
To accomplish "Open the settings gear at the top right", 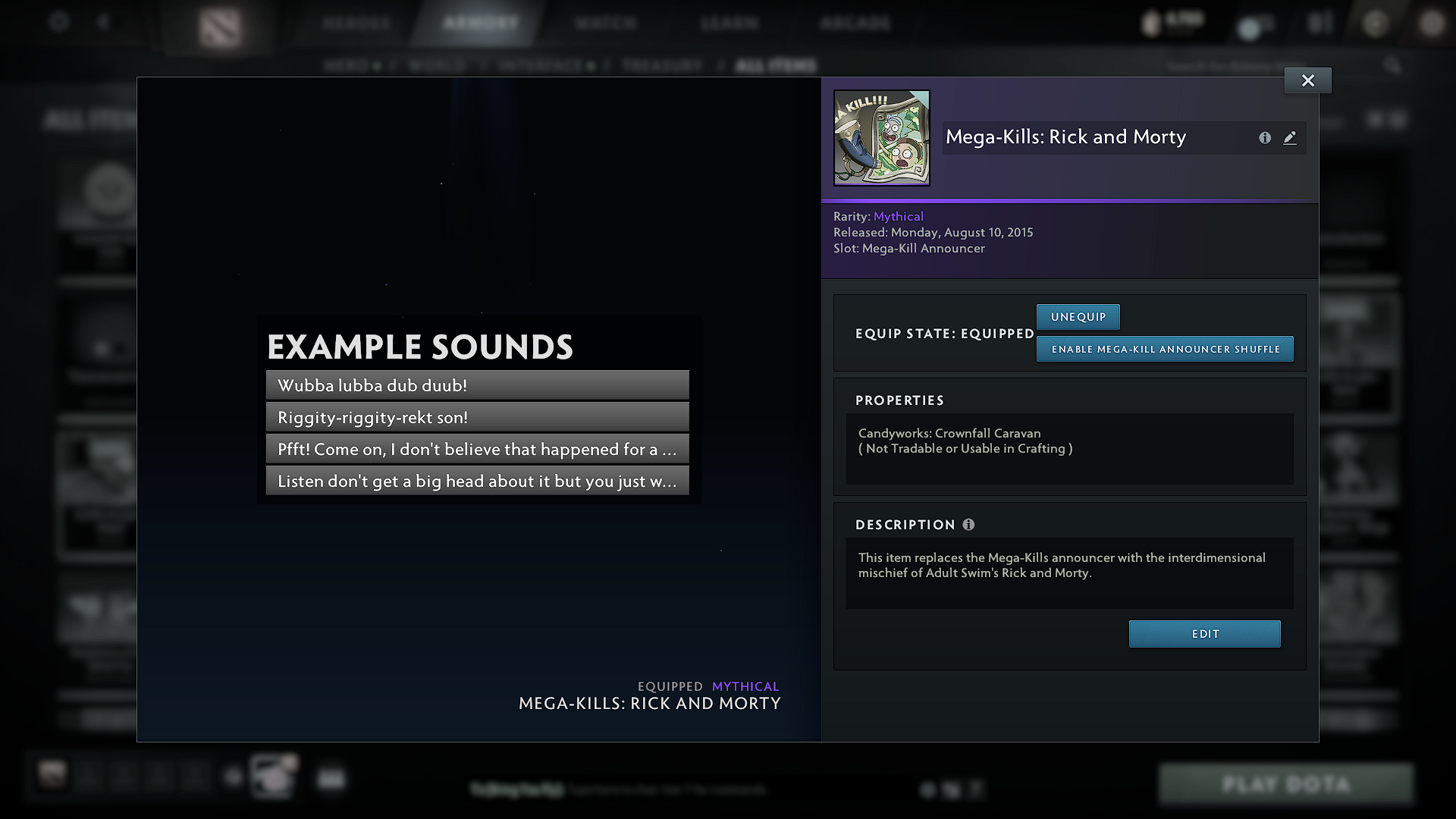I will coord(1375,23).
